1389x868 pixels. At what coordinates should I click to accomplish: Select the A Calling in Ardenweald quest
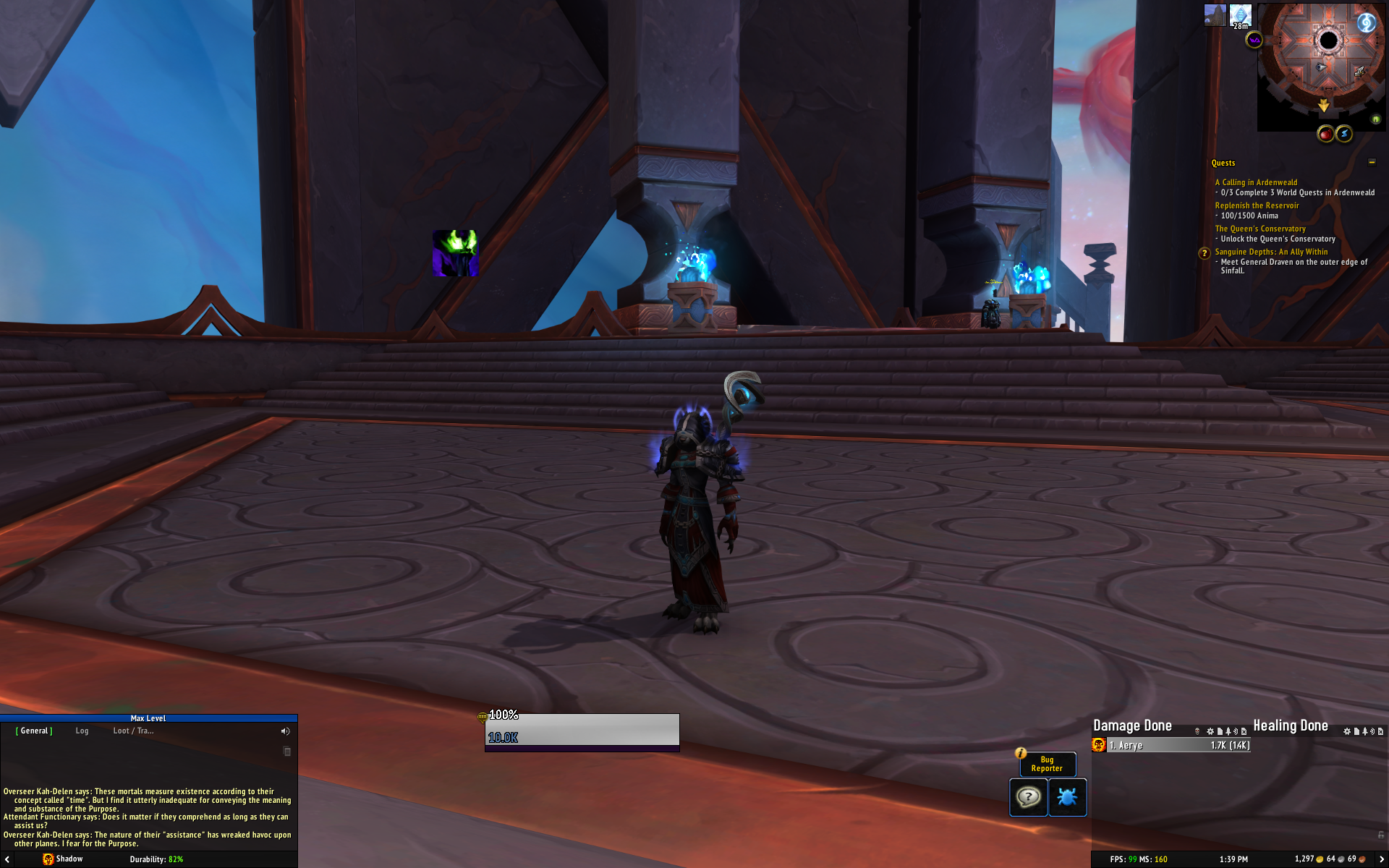point(1256,182)
